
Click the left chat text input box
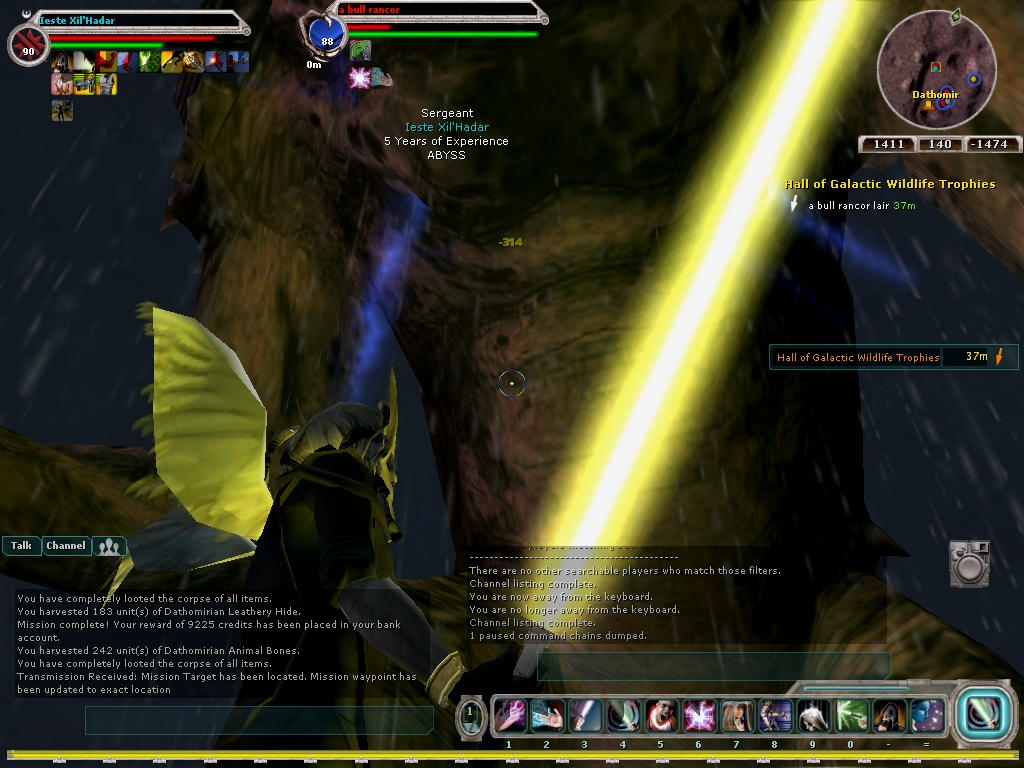(258, 719)
